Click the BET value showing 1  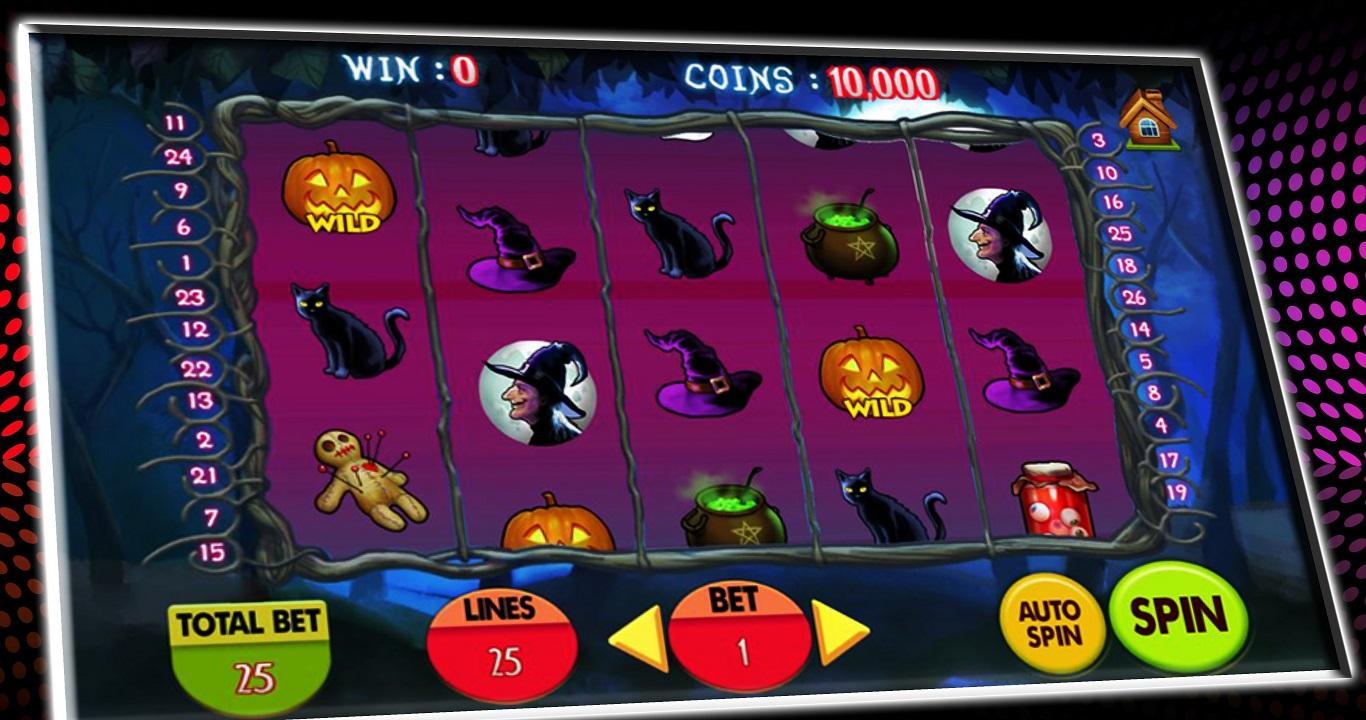737,640
